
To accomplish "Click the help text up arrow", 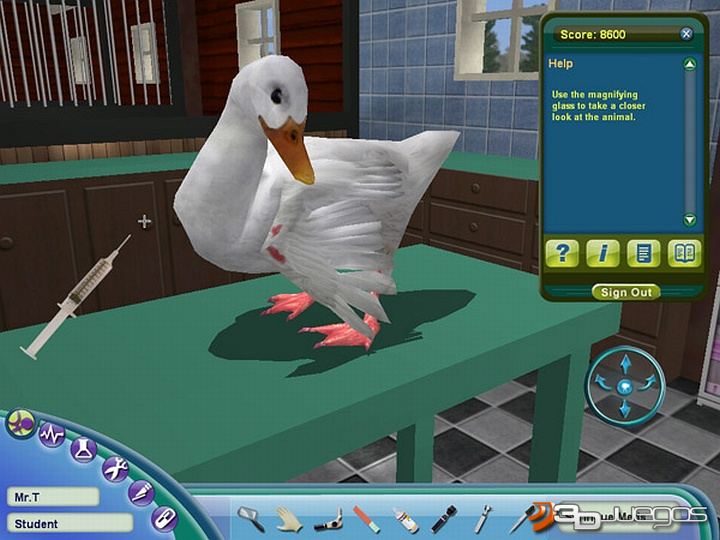I will (x=689, y=65).
